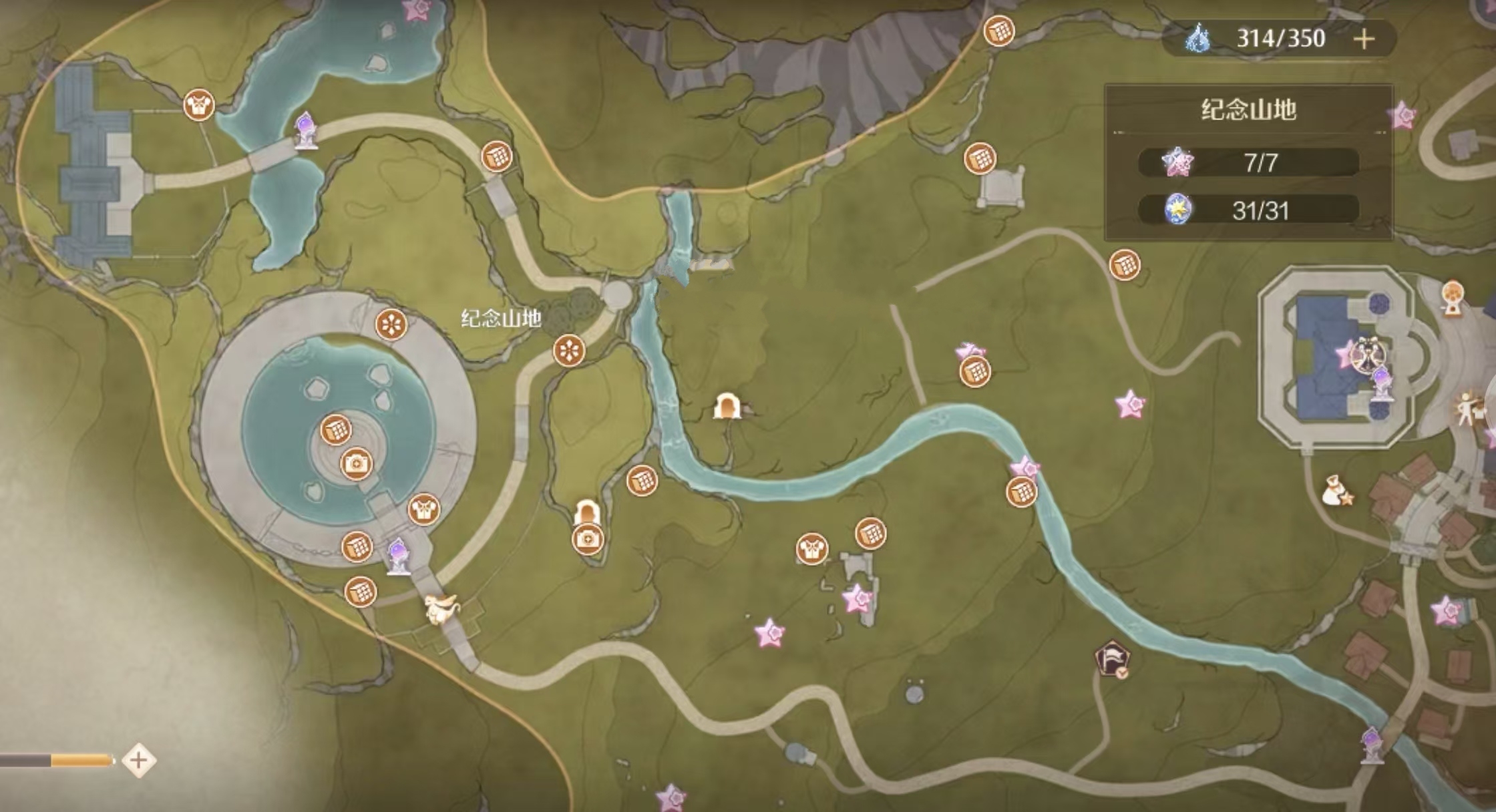Click the orange map zoom slider bar
Viewport: 1496px width, 812px height.
point(81,760)
